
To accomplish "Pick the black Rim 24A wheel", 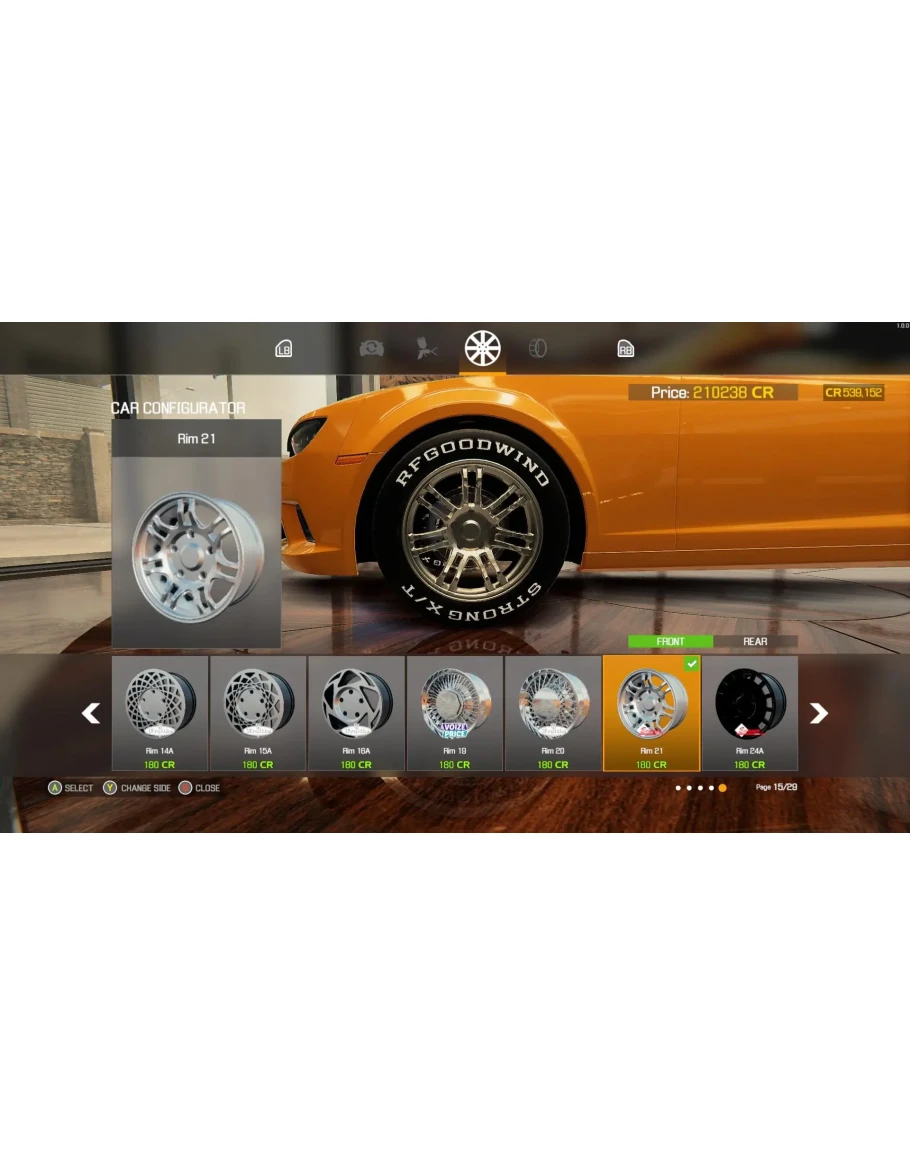I will click(750, 712).
